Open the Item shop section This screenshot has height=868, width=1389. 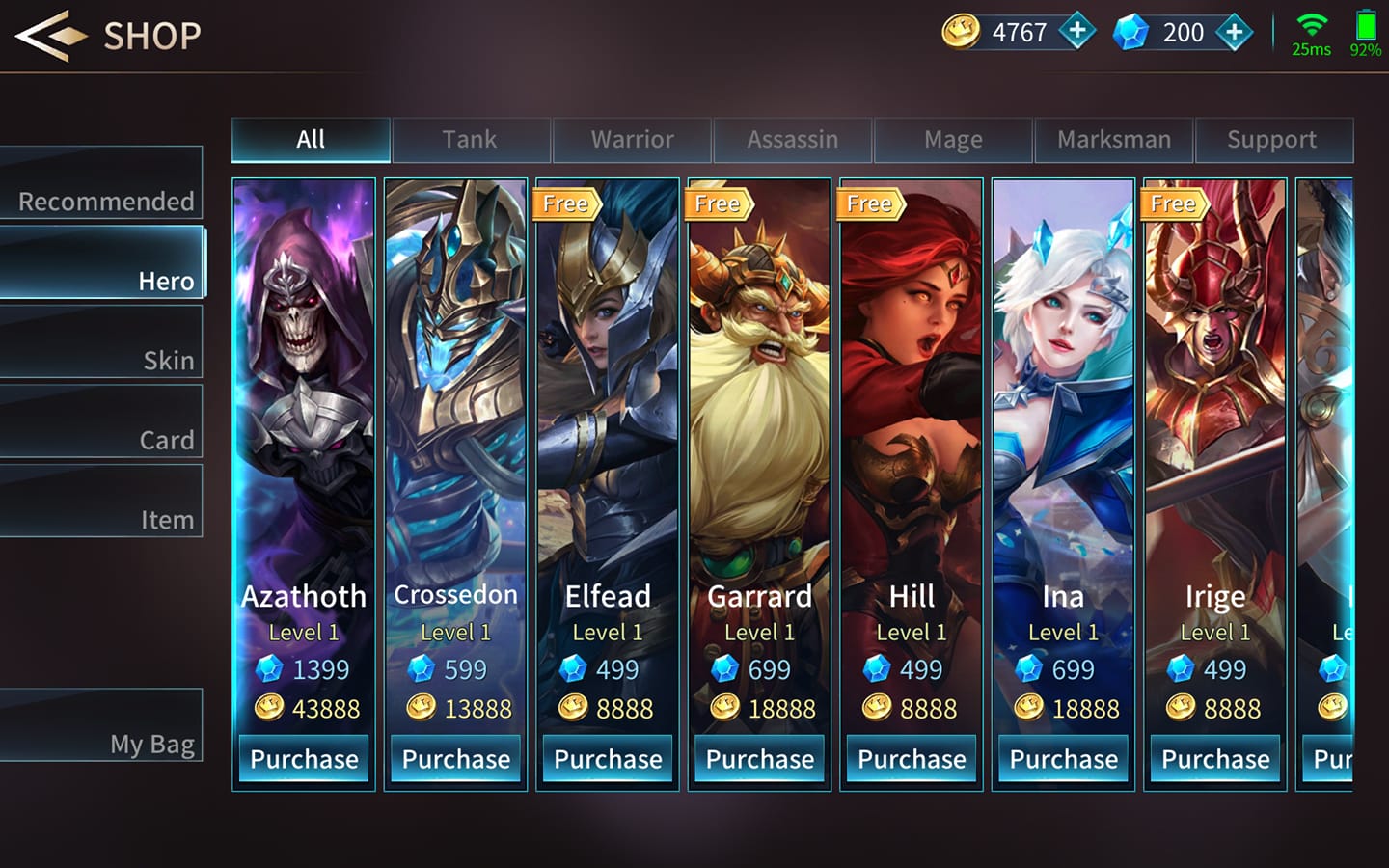coord(101,502)
